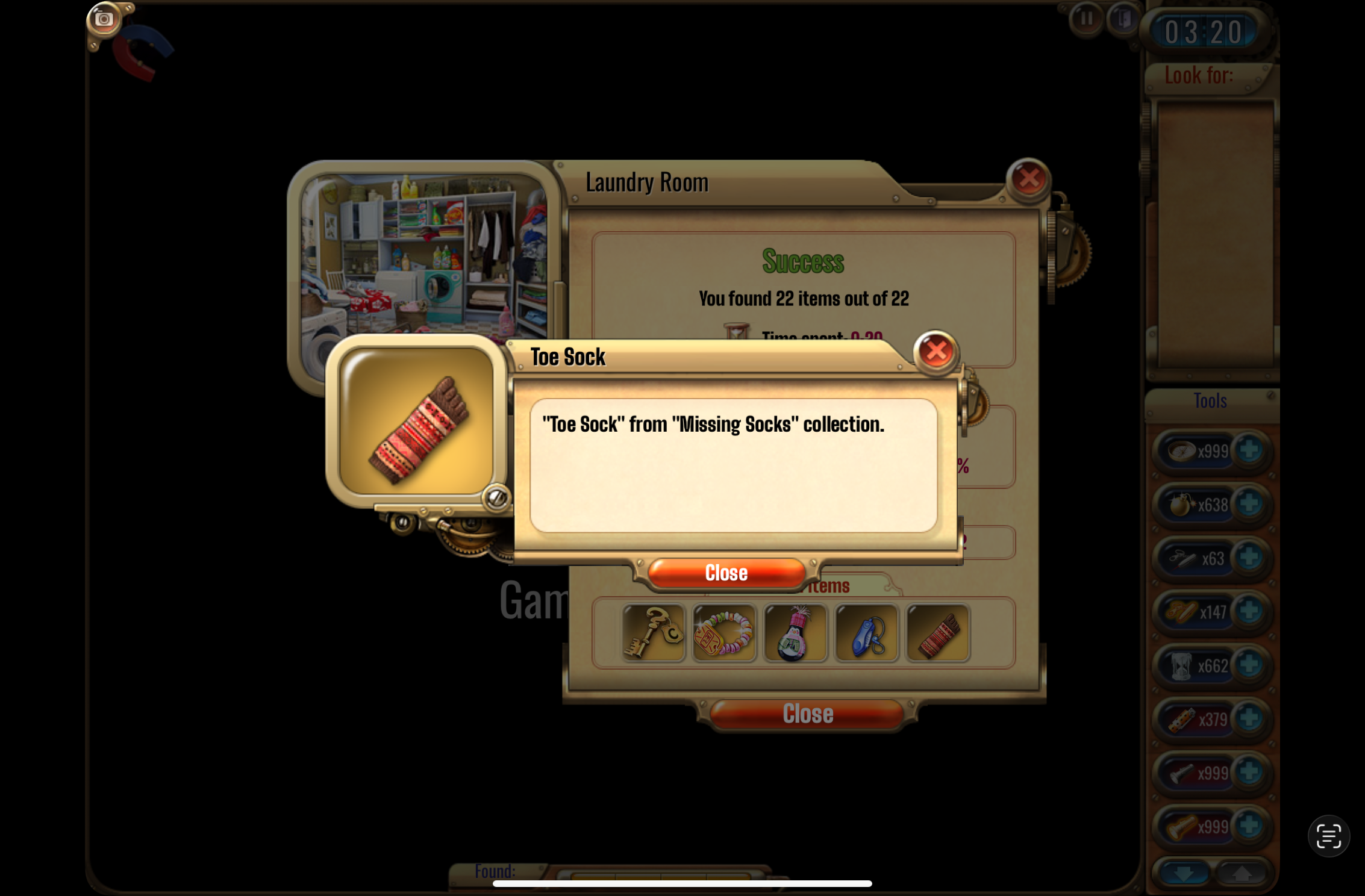Take a screenshot with the camera button
The width and height of the screenshot is (1365, 896).
pos(104,19)
